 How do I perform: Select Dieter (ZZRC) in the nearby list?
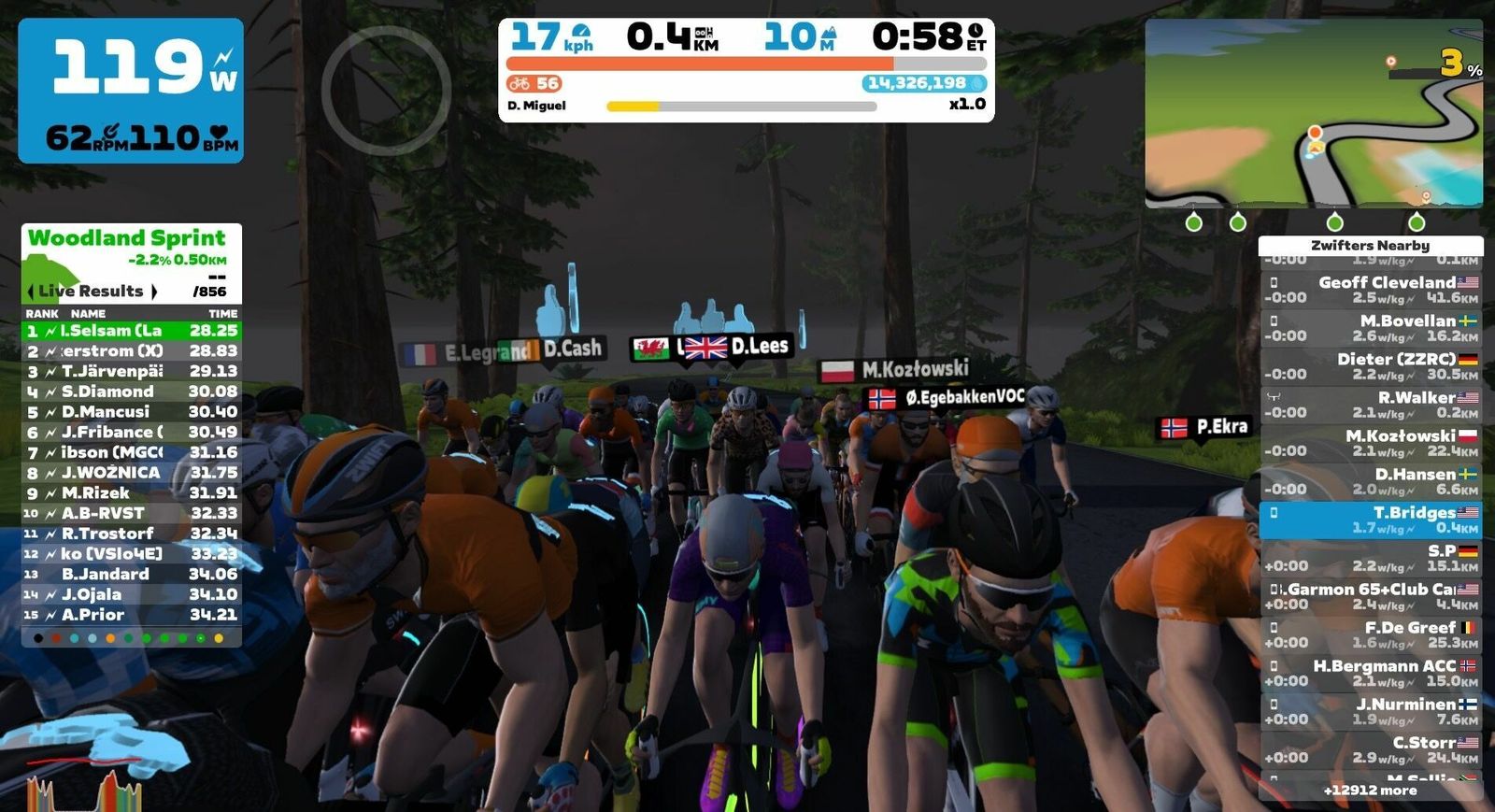click(x=1370, y=366)
